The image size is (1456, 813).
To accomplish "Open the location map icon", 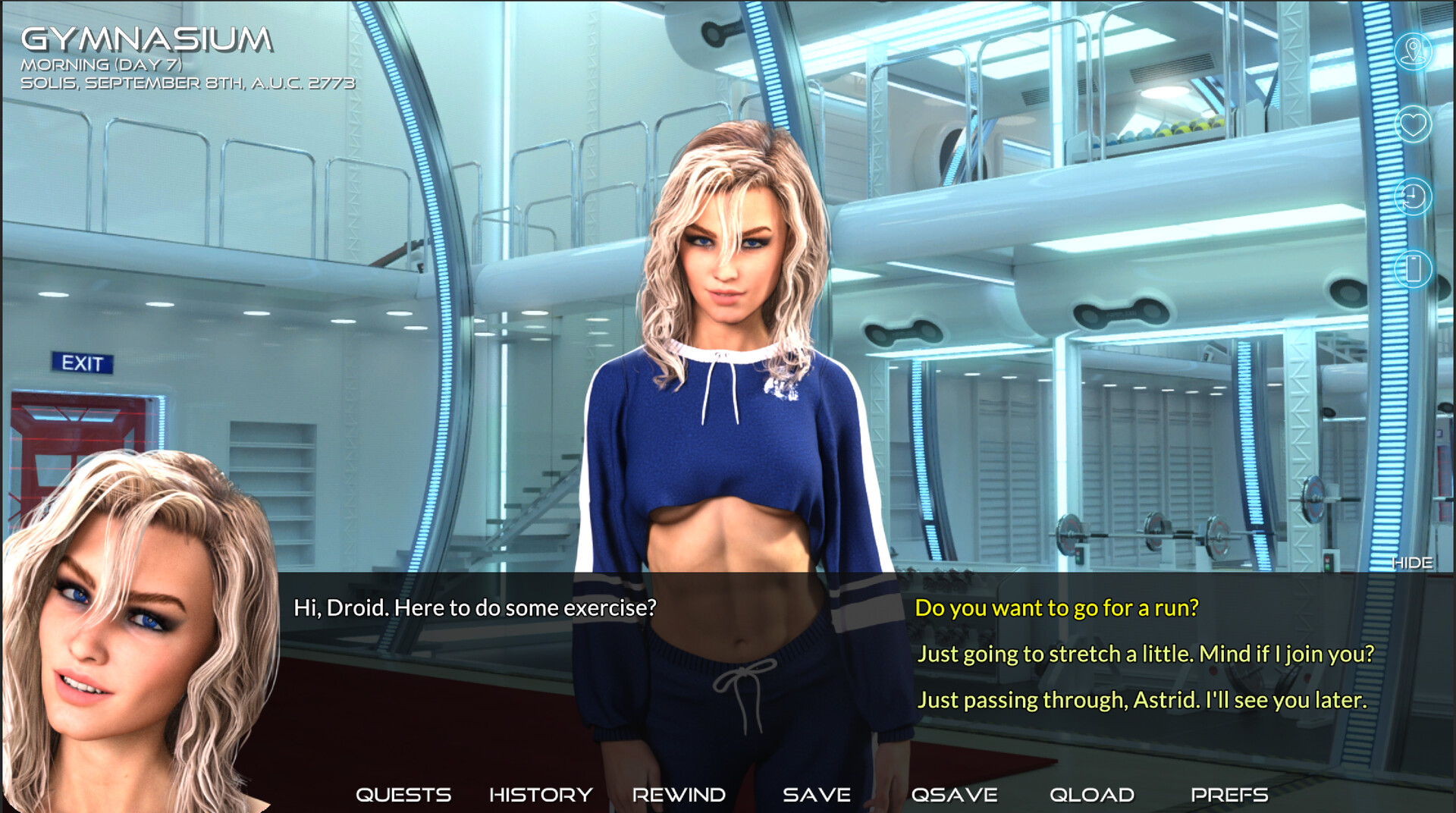I will tap(1413, 53).
